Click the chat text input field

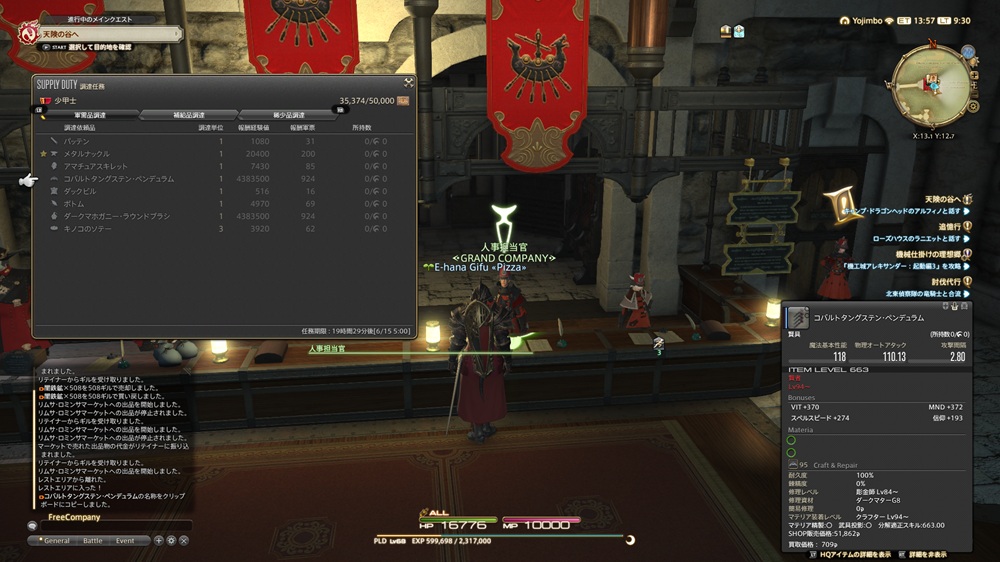(110, 526)
